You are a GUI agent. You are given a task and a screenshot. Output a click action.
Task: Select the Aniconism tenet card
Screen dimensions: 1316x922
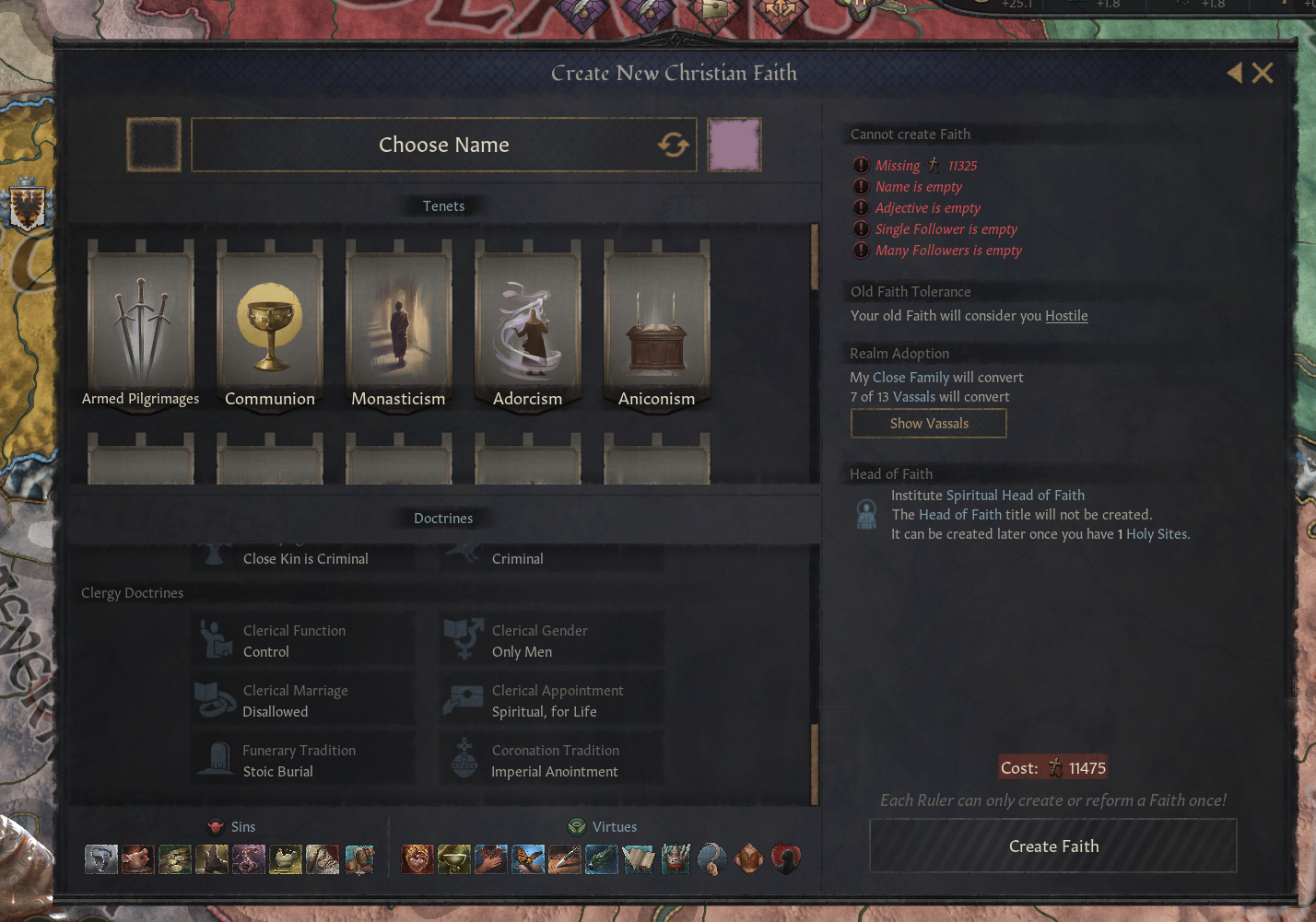[x=656, y=322]
